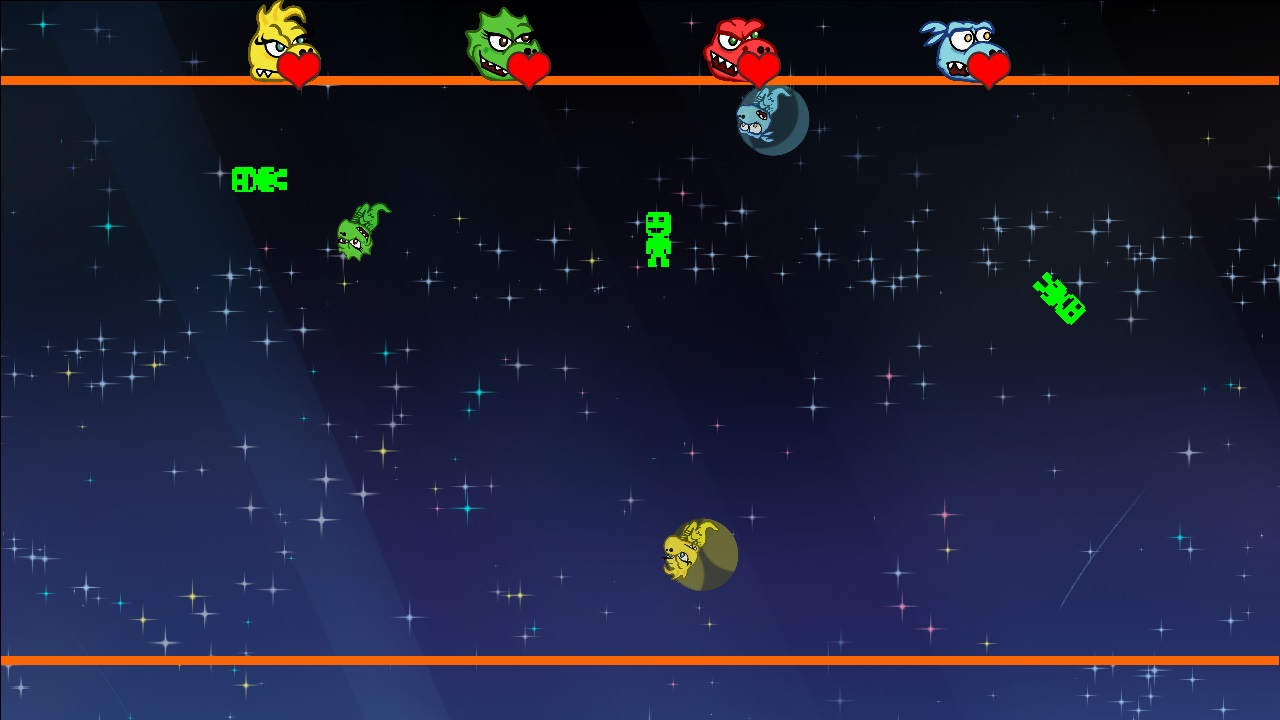Click the heart beside the green dragon
Image resolution: width=1280 pixels, height=720 pixels.
pos(527,68)
